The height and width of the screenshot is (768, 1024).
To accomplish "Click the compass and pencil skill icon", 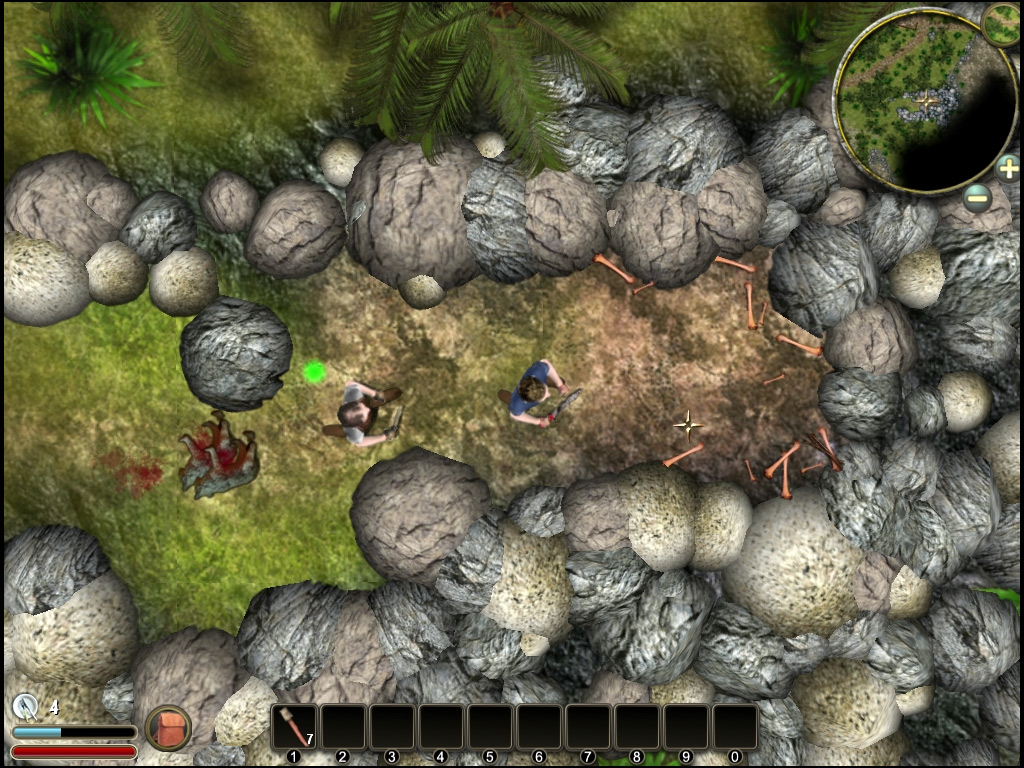I will pos(27,707).
